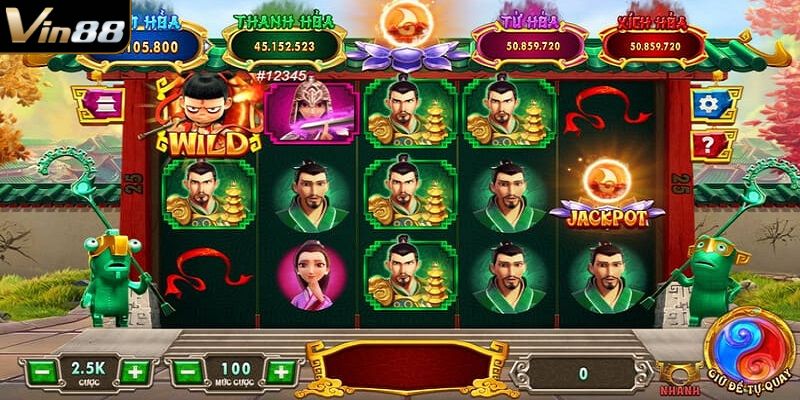Open the magenta menu button beside the reels
Viewport: 800px width, 400px height.
(x=97, y=103)
